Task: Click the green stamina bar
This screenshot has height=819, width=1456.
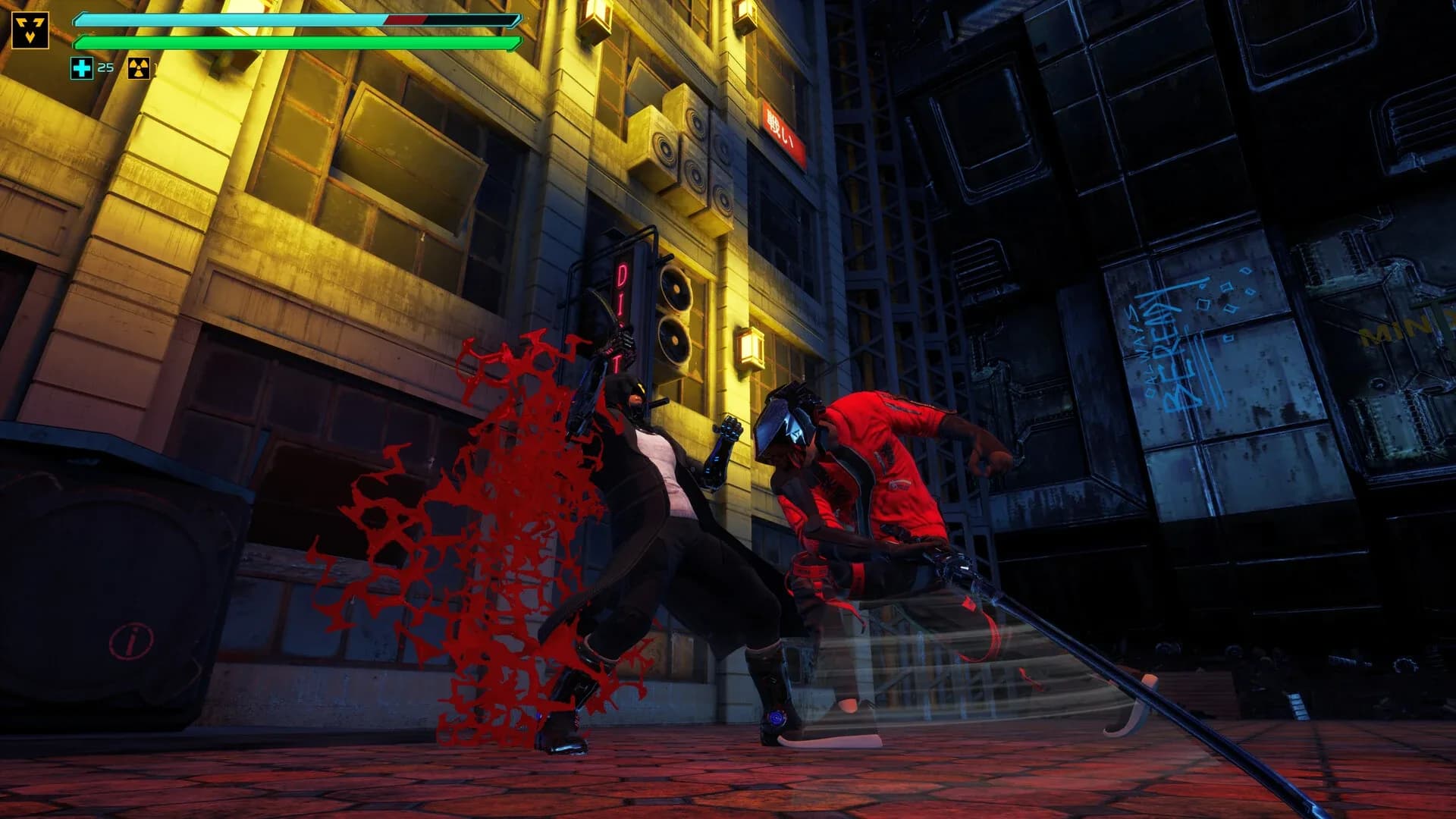Action: 296,43
